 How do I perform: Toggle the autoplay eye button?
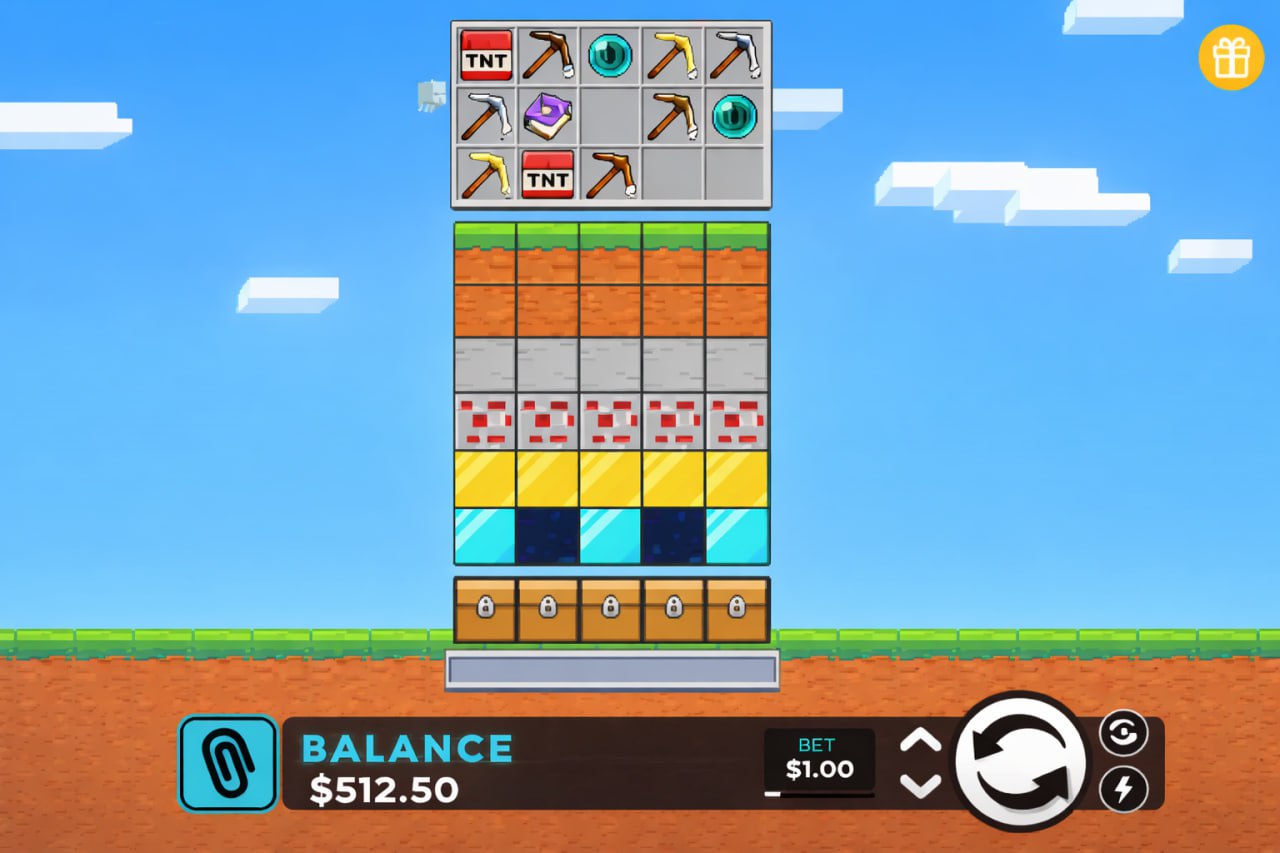(x=1126, y=733)
